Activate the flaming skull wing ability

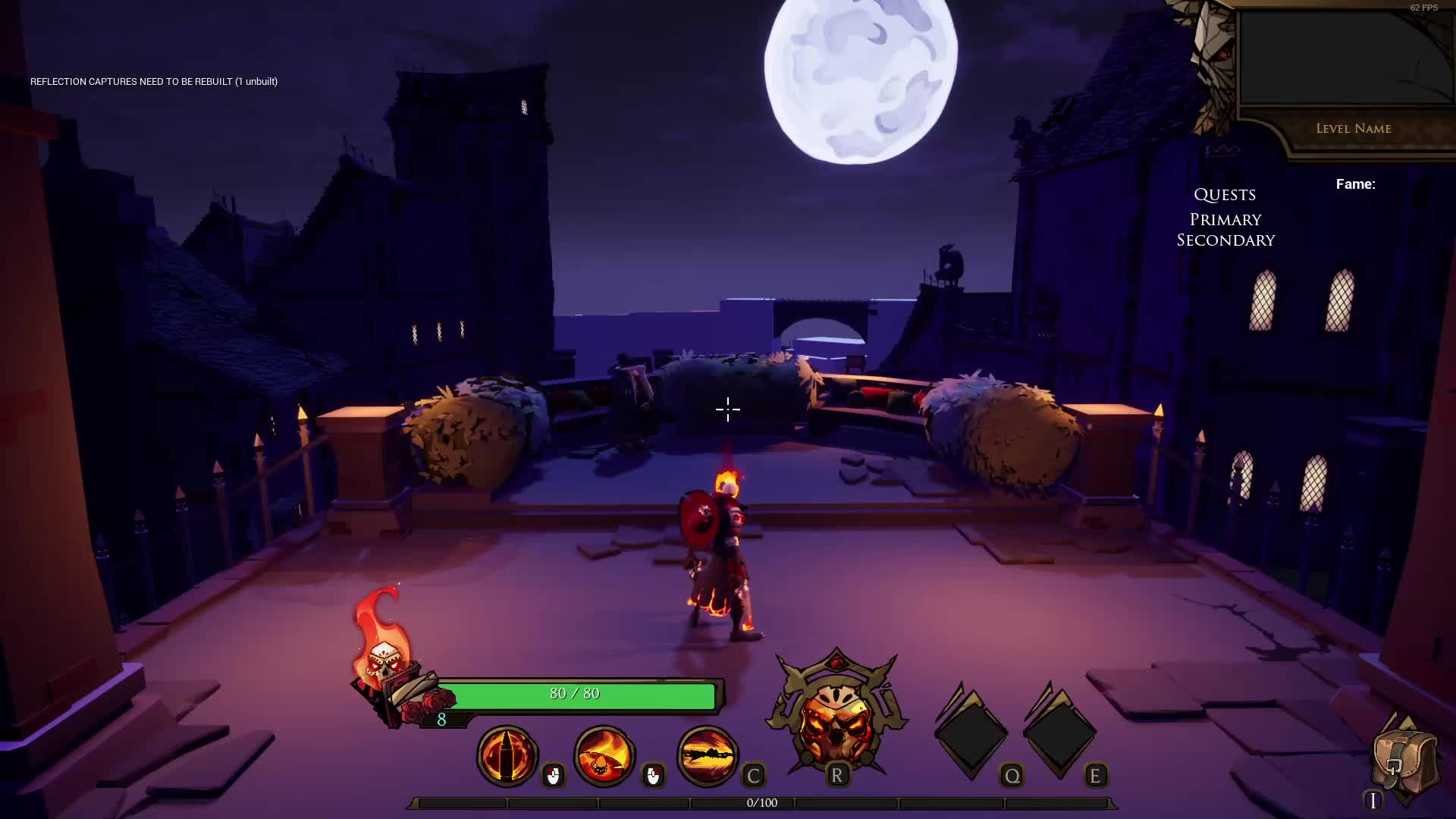pos(604,756)
